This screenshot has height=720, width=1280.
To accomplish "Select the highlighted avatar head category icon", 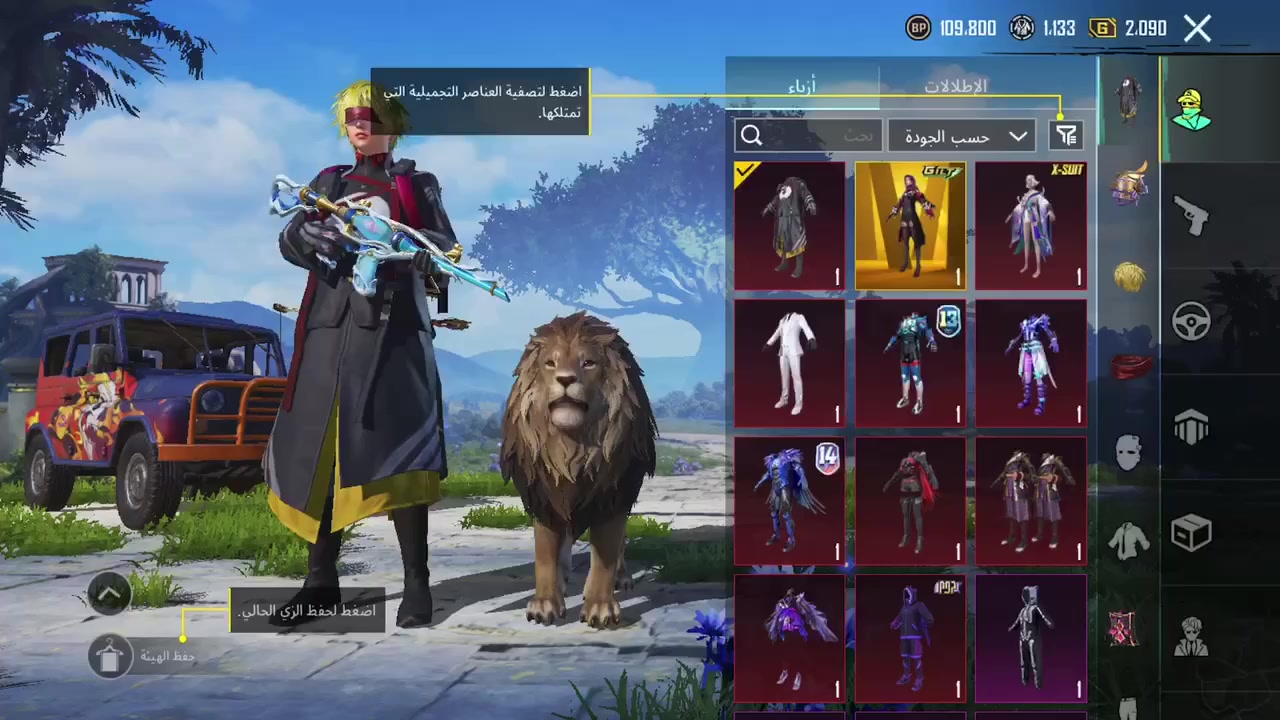I will click(x=1190, y=110).
